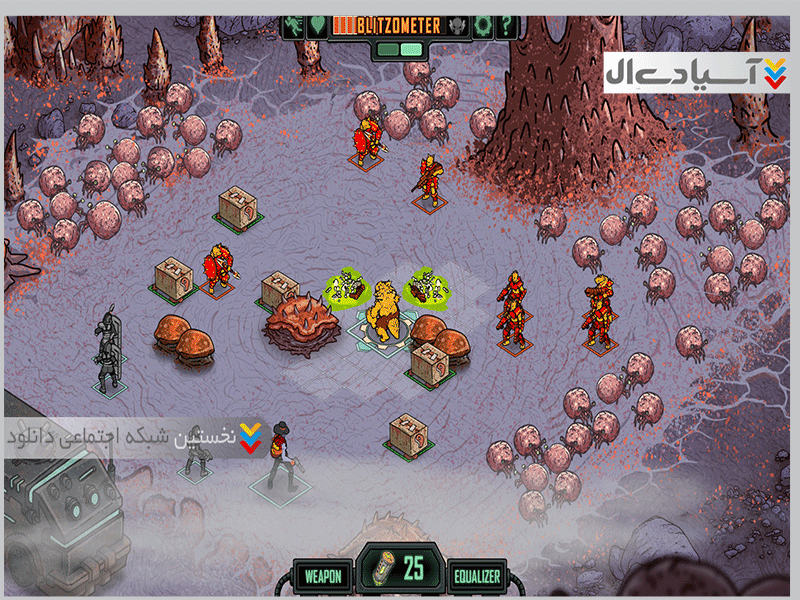Click the running man flee icon

295,24
